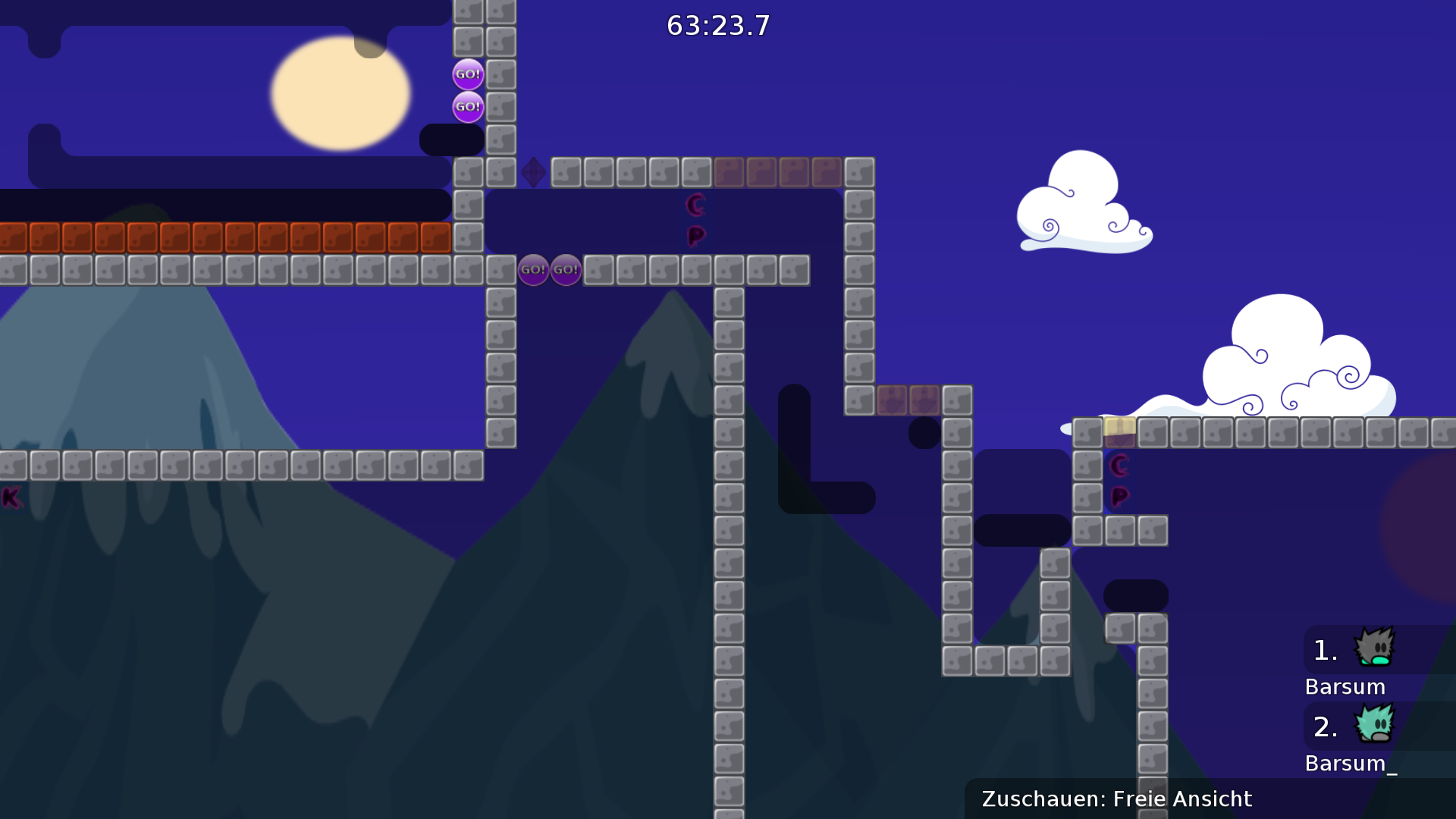
Task: Click the purple diamond gem near the top platform
Action: pos(533,173)
